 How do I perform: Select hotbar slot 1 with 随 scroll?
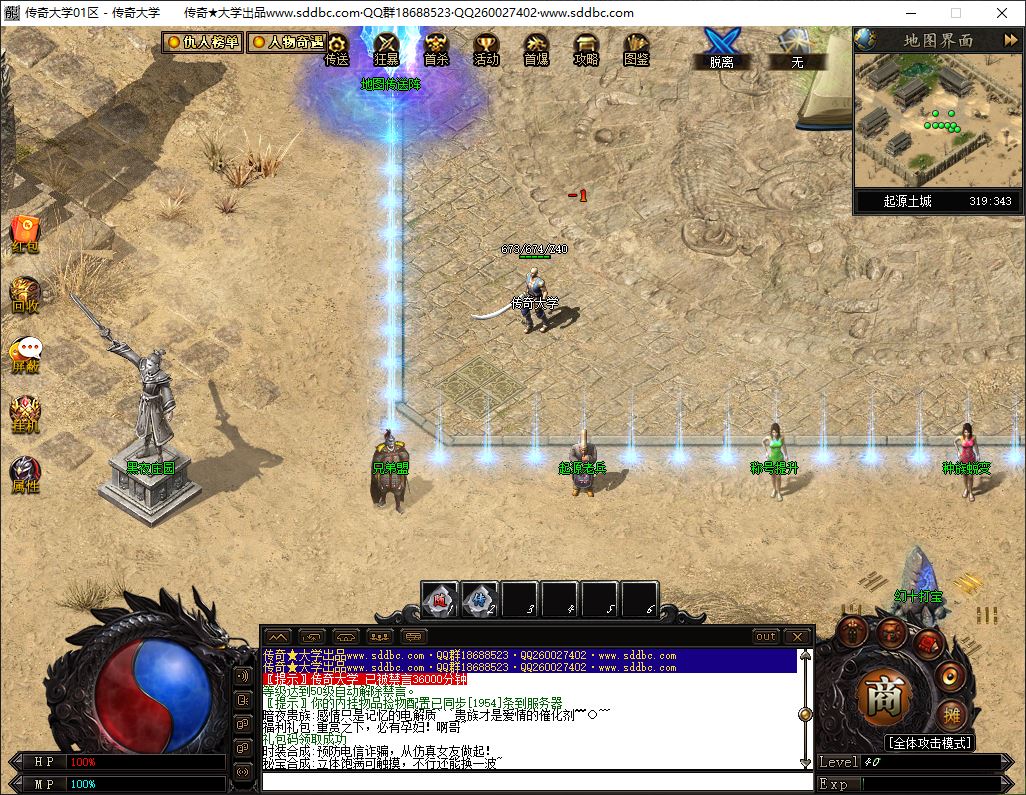440,600
